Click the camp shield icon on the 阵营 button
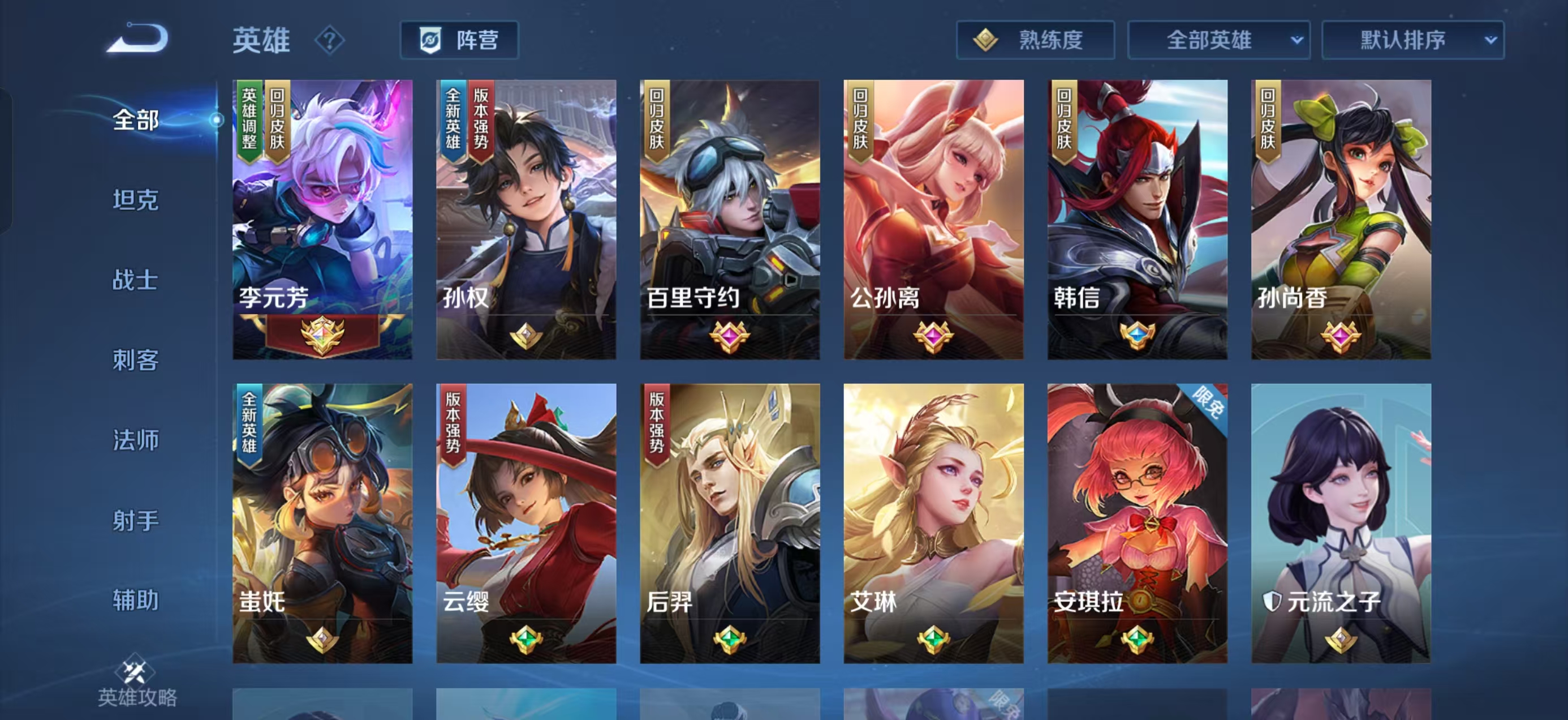This screenshot has width=1568, height=720. point(430,40)
